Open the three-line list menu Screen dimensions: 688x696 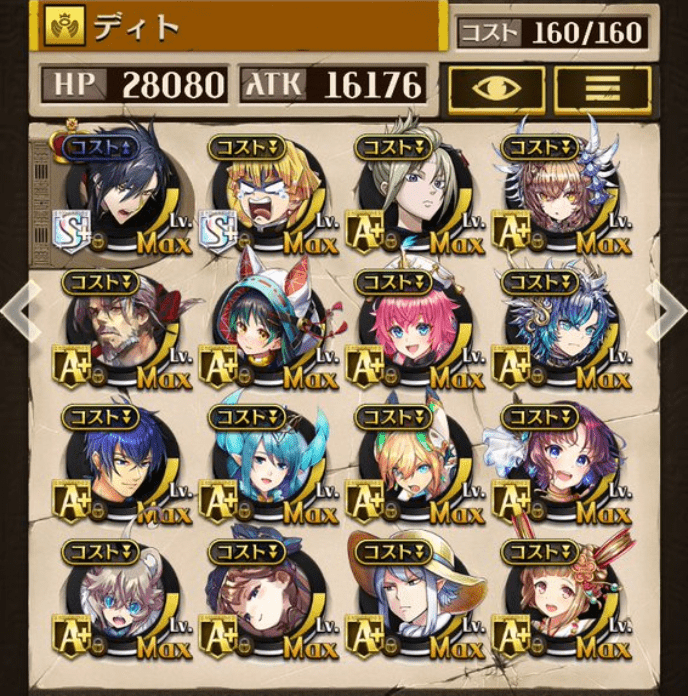tap(602, 88)
